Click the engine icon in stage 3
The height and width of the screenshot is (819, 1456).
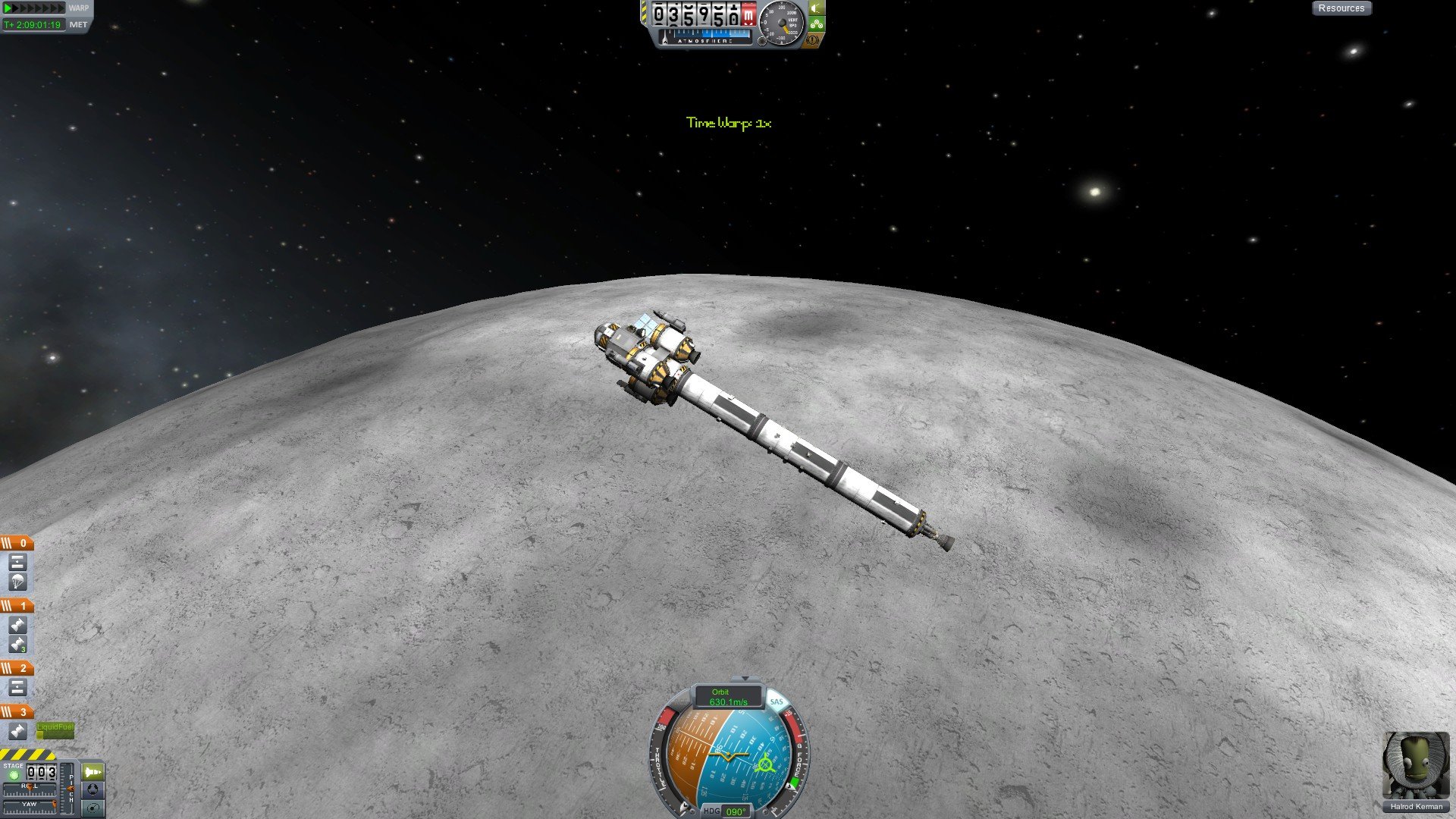click(17, 731)
